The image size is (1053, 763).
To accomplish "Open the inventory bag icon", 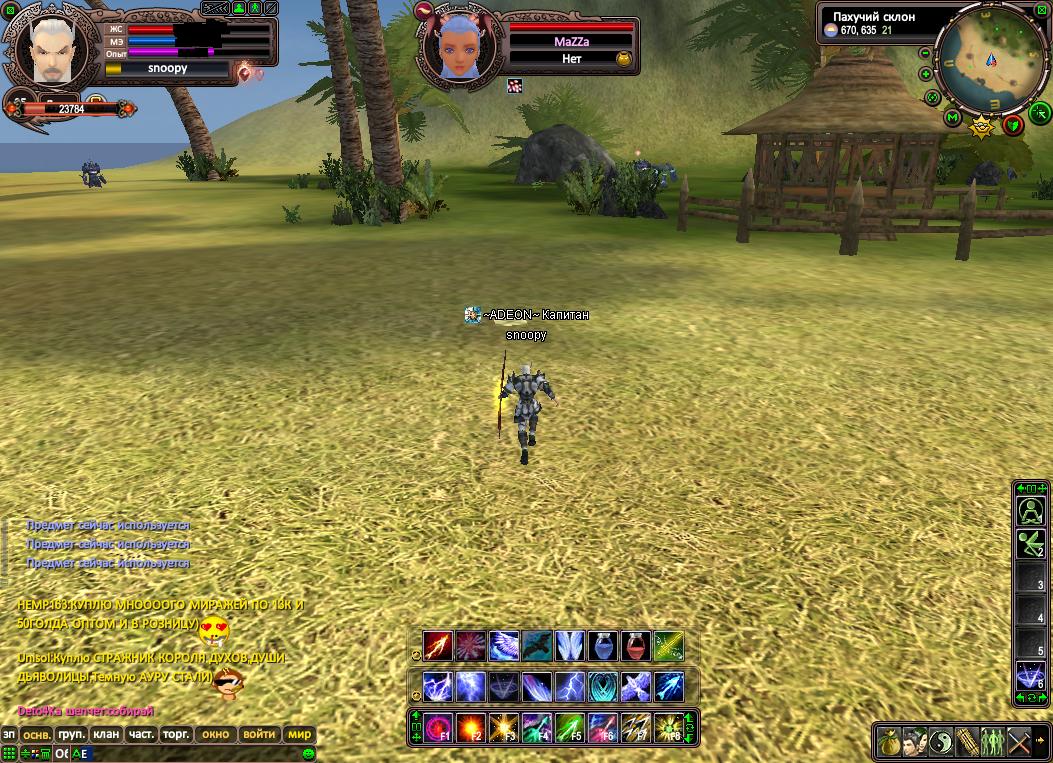I will [x=888, y=742].
